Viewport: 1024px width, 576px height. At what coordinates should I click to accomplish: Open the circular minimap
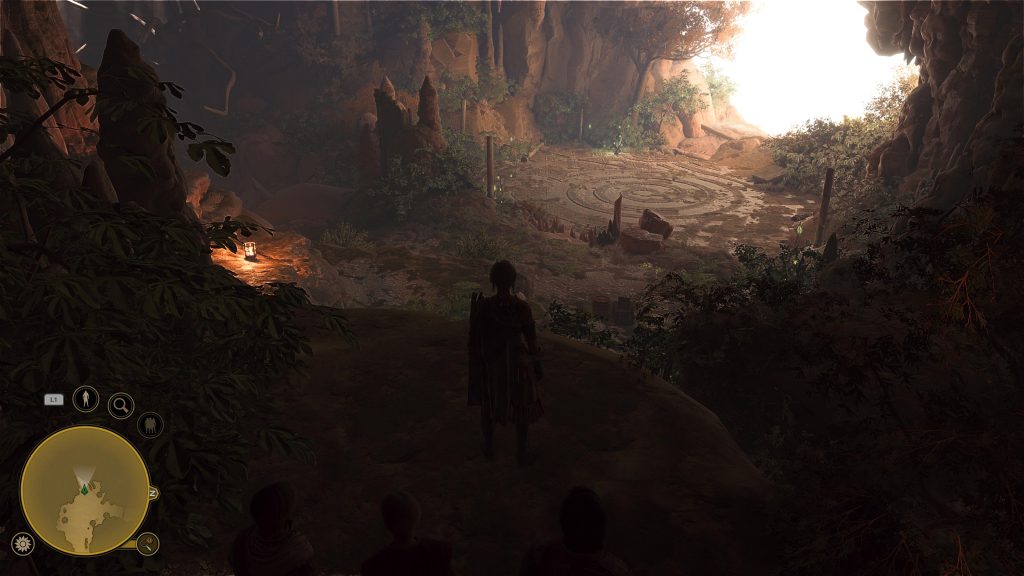point(85,490)
